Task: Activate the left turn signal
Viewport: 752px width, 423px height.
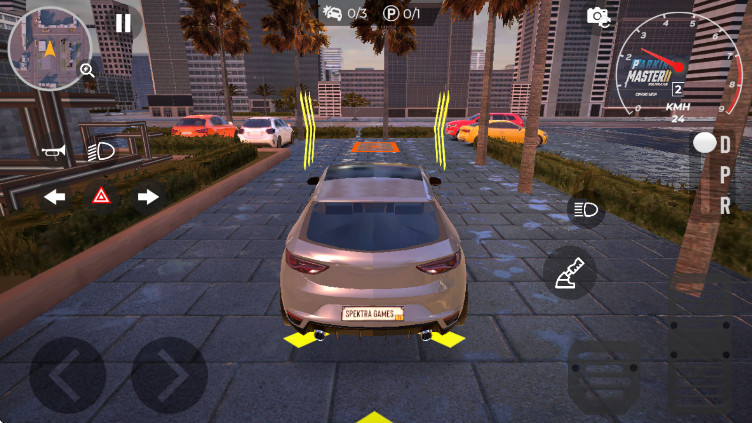Action: point(55,197)
